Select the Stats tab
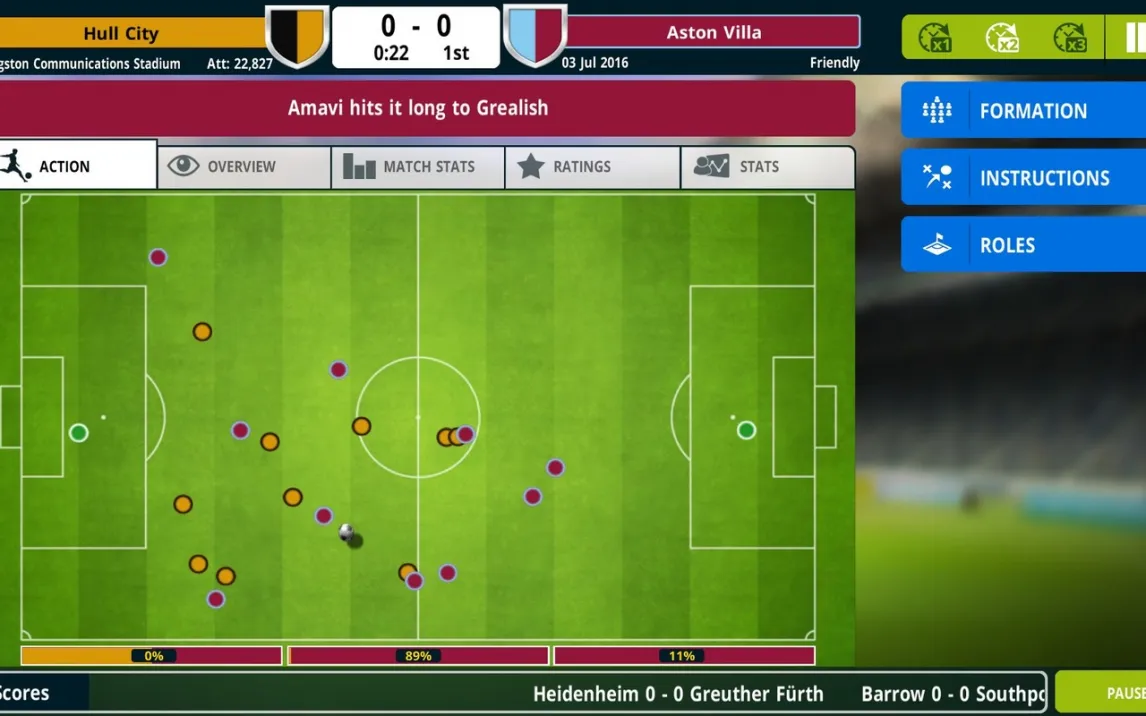 click(x=767, y=167)
